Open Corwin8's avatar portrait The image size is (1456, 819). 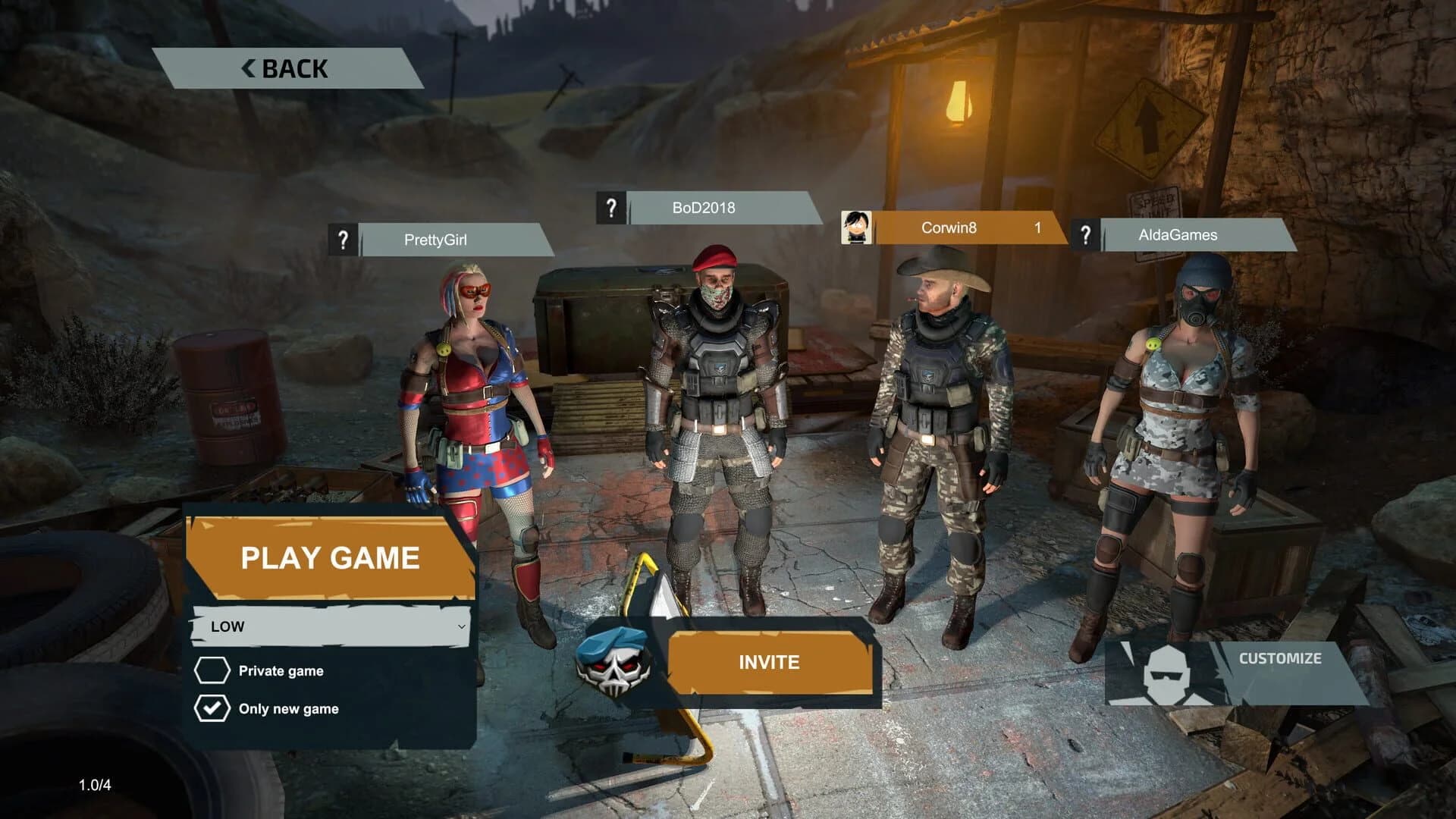click(x=855, y=228)
